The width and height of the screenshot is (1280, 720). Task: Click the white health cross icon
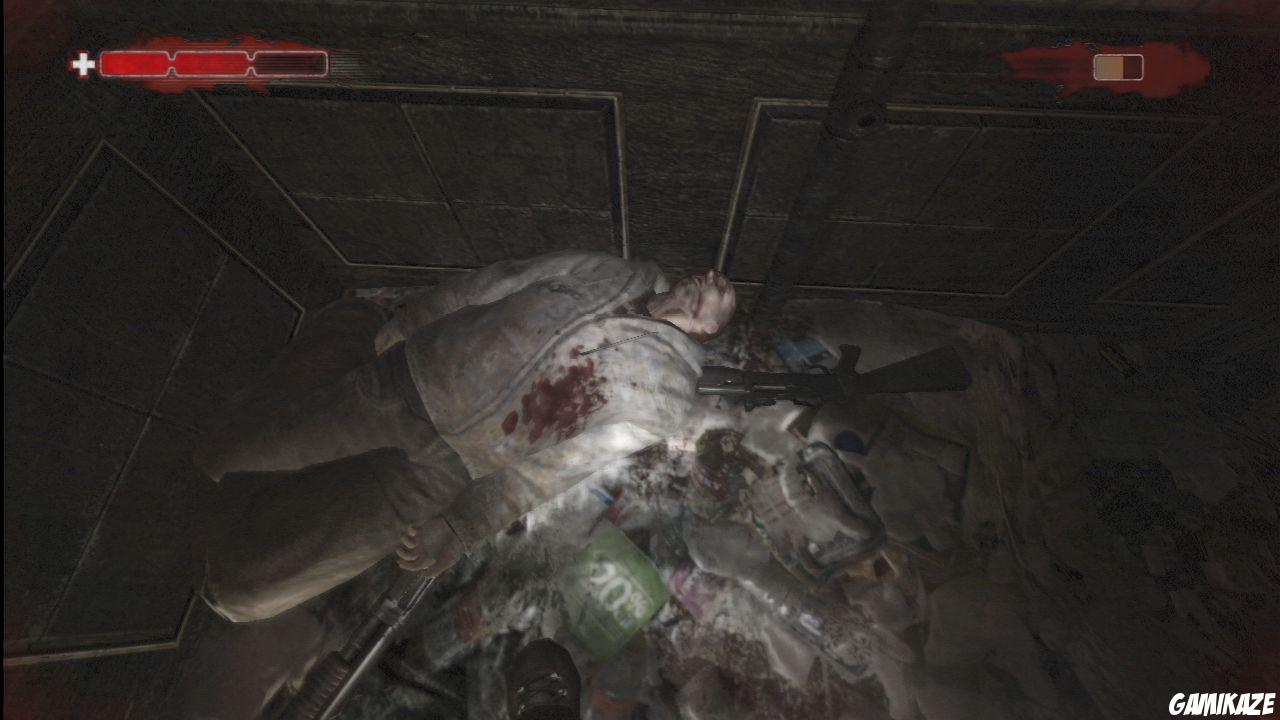82,62
